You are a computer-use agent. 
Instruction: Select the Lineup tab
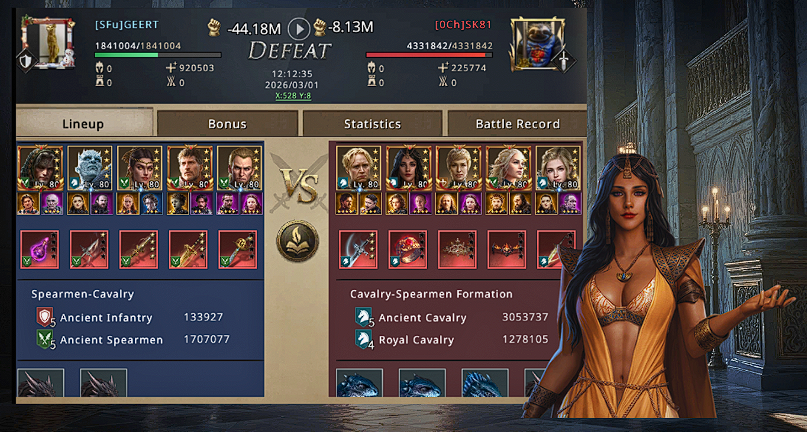pos(83,124)
